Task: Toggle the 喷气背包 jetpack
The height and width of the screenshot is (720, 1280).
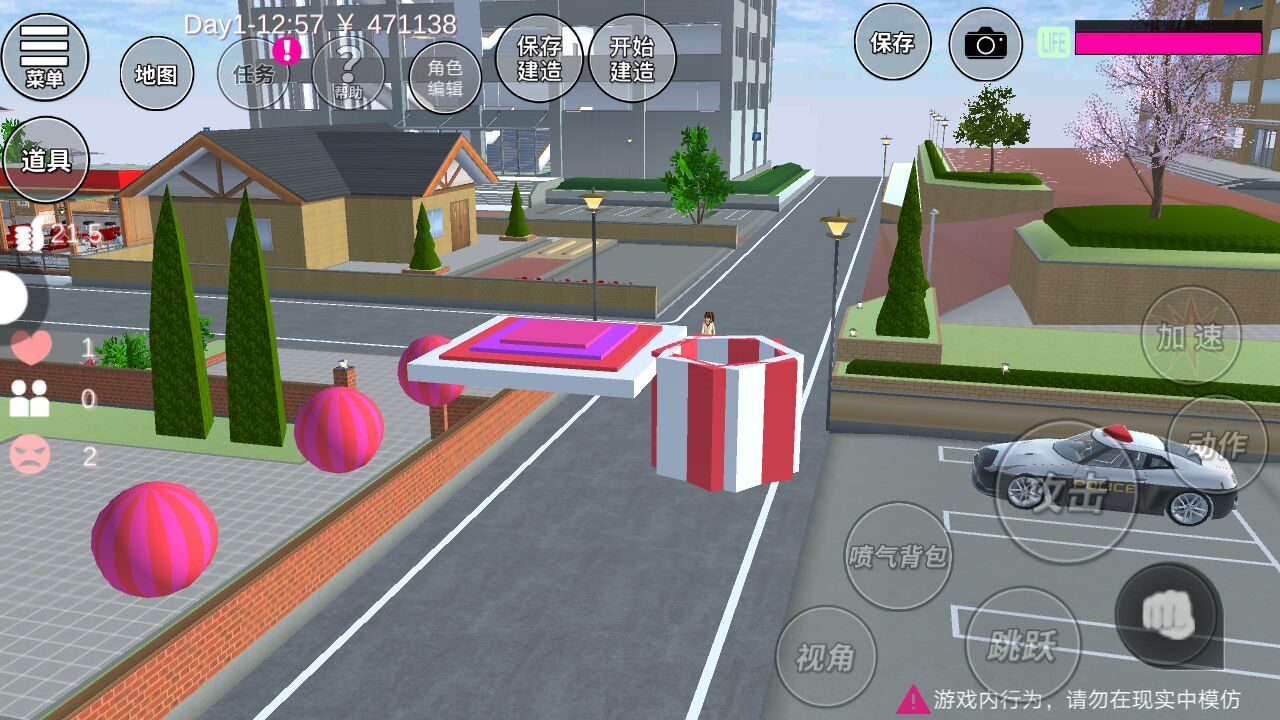Action: coord(898,556)
